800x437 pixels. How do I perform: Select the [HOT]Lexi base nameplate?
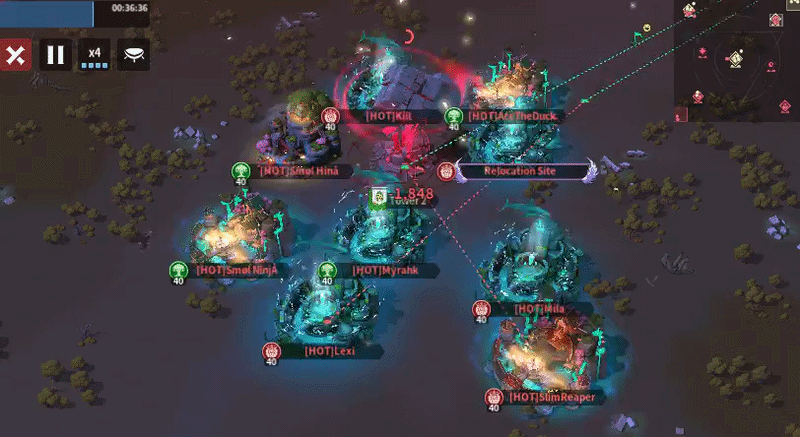click(x=330, y=351)
